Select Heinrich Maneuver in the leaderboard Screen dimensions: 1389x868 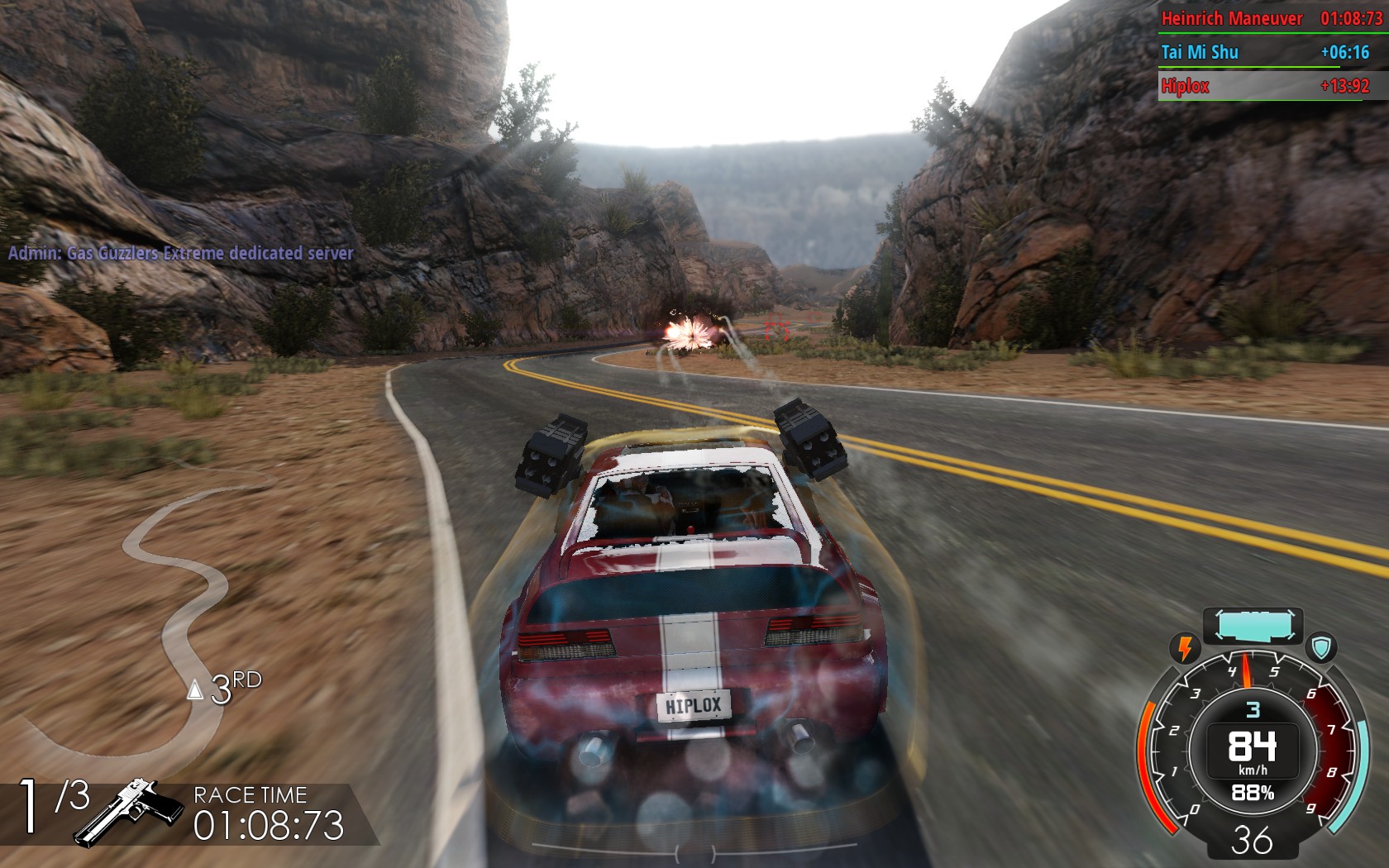point(1231,18)
